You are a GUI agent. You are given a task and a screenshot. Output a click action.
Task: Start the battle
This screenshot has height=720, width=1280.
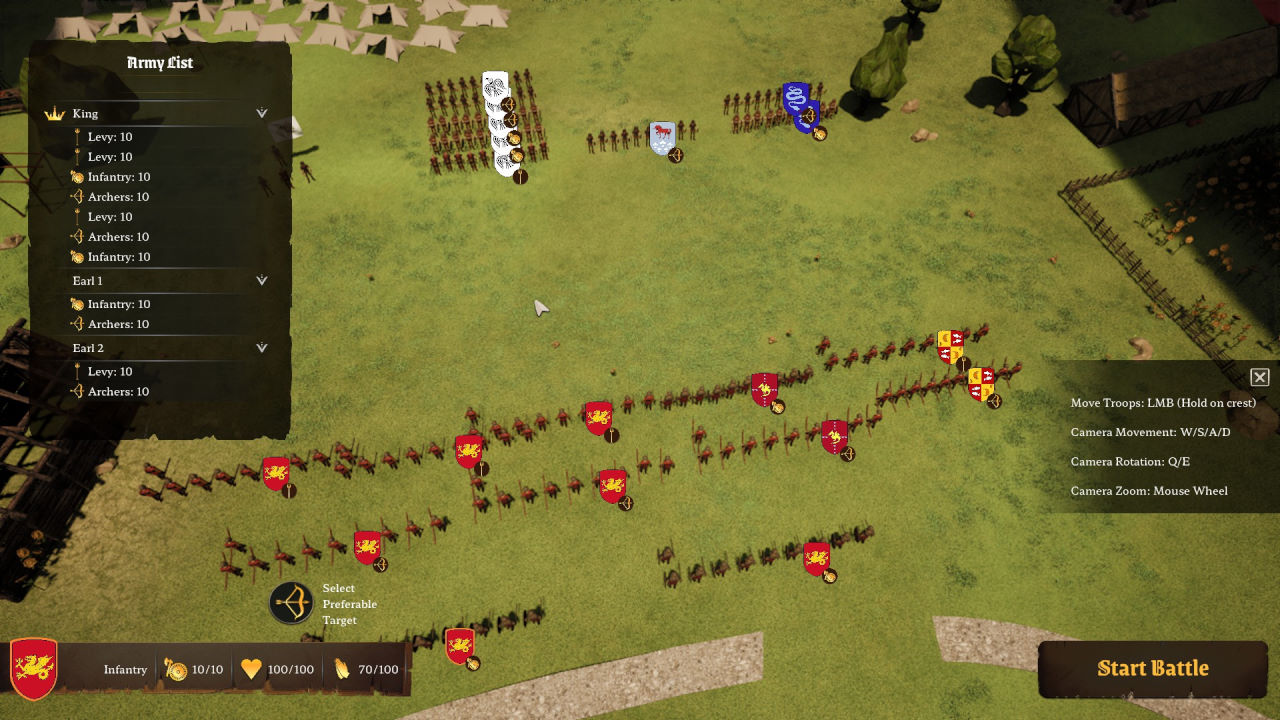pyautogui.click(x=1152, y=668)
